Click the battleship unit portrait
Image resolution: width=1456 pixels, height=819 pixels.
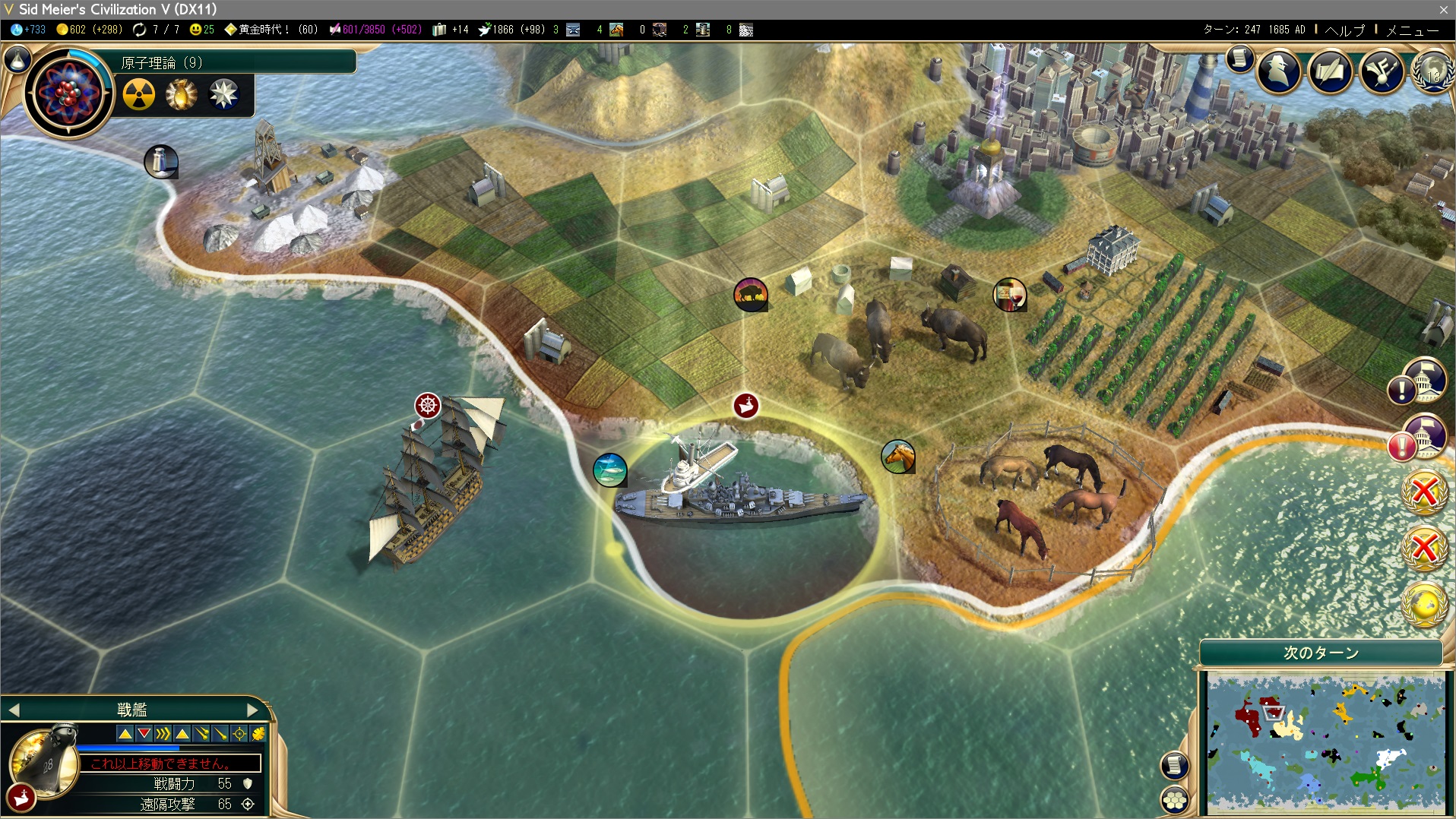44,760
